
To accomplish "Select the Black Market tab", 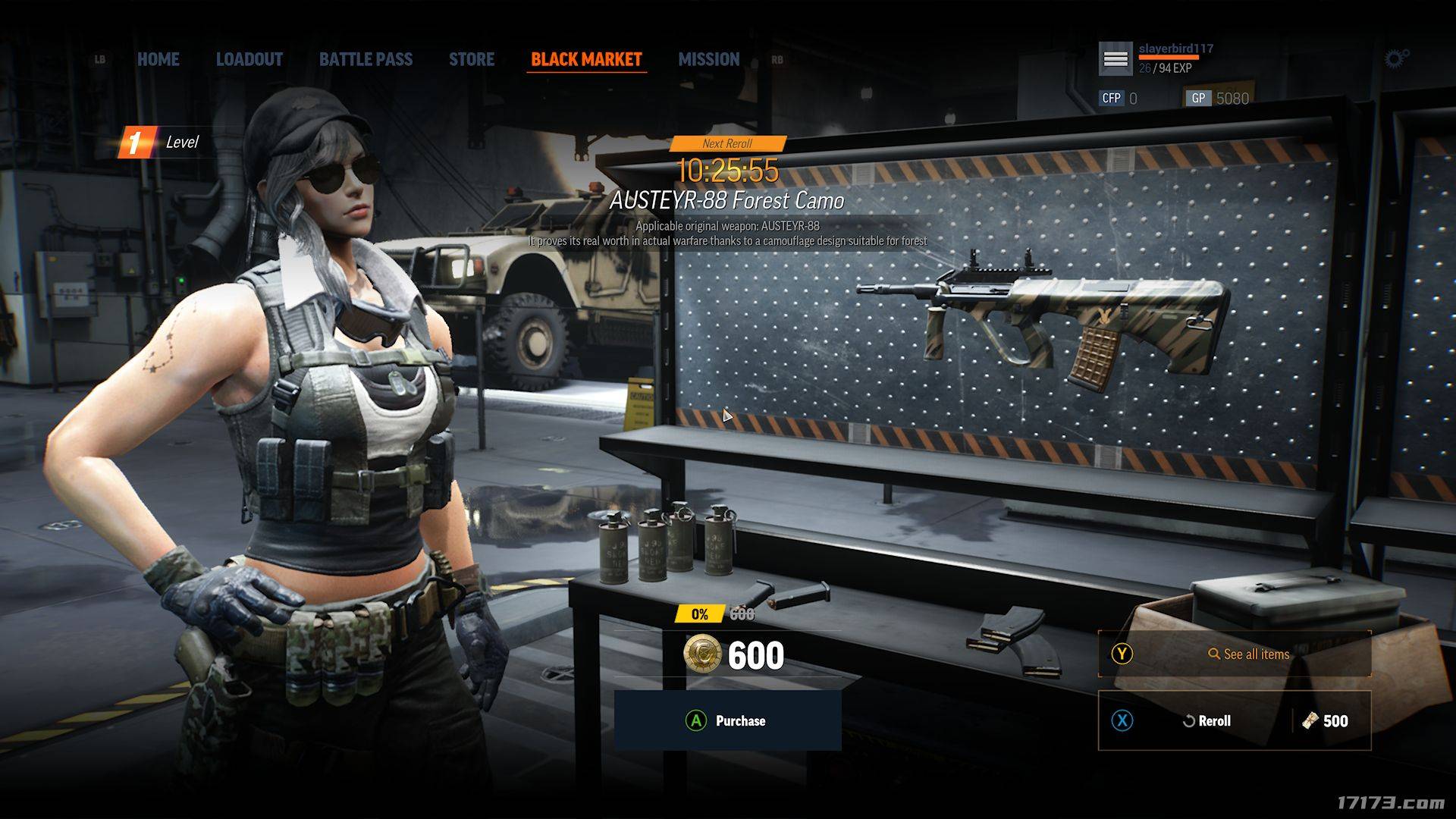I will [x=586, y=59].
